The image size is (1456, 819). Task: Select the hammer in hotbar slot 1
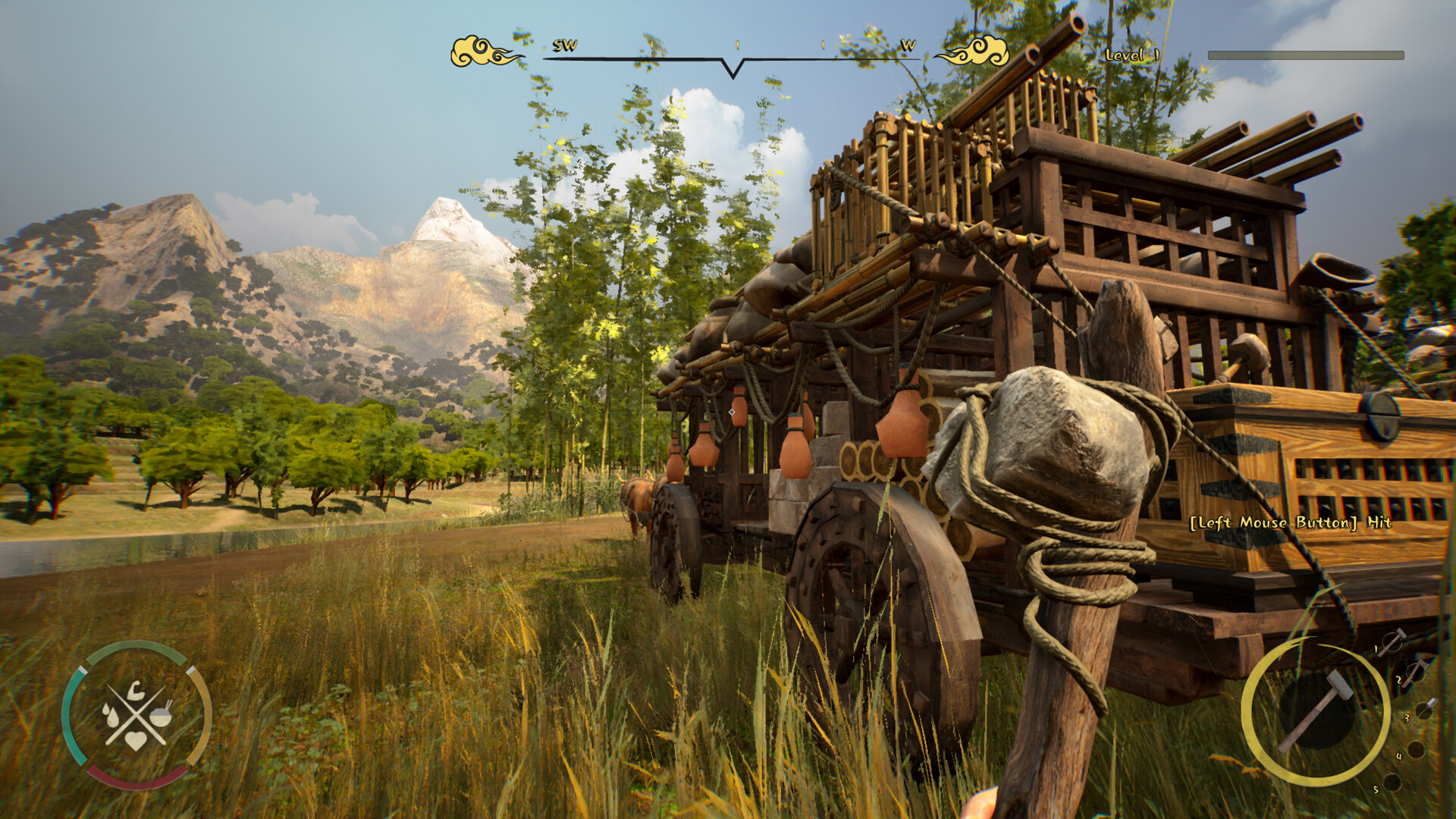pos(1392,642)
